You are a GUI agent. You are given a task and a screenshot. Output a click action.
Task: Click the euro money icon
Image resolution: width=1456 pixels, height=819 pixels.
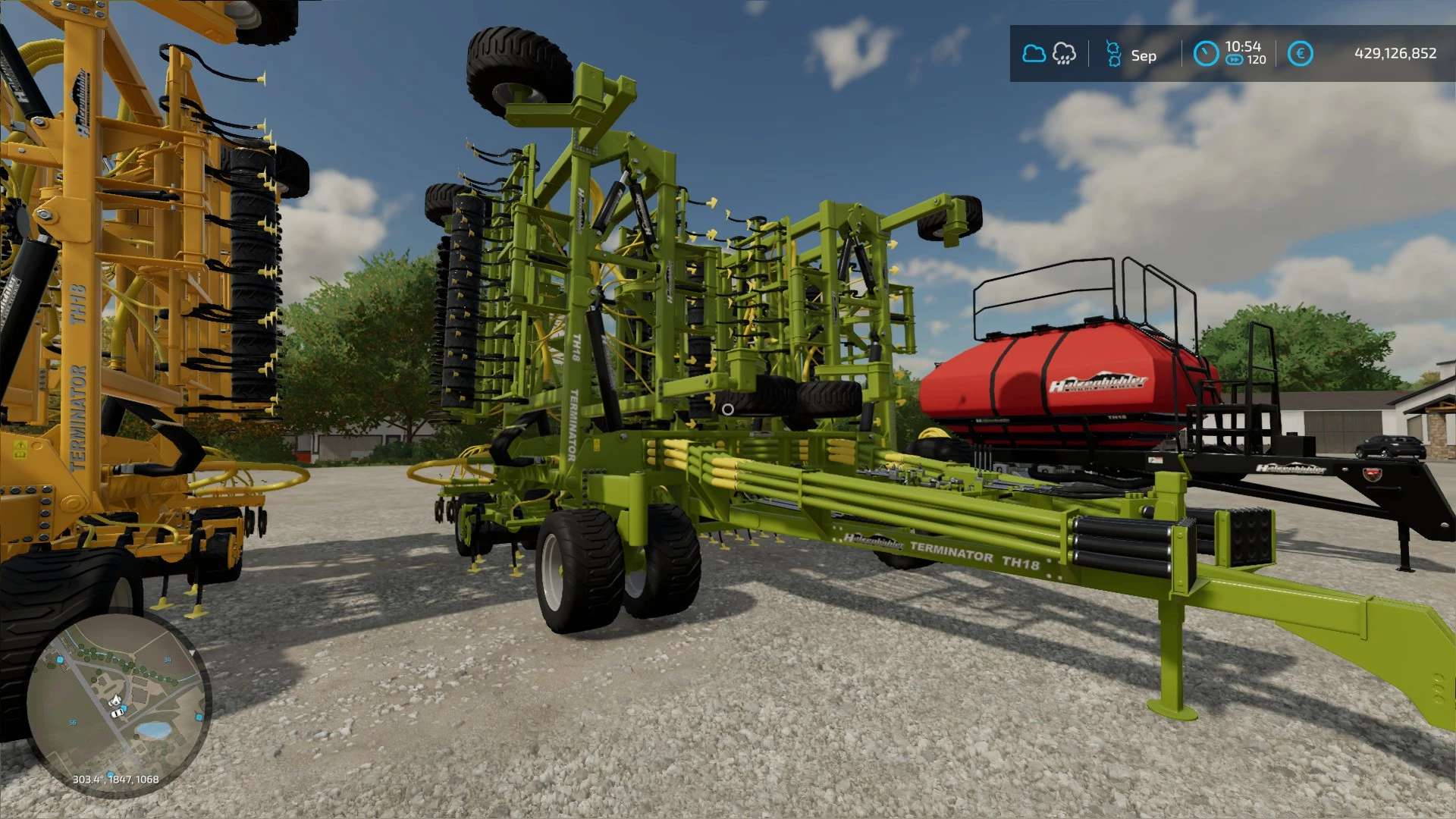[1300, 54]
